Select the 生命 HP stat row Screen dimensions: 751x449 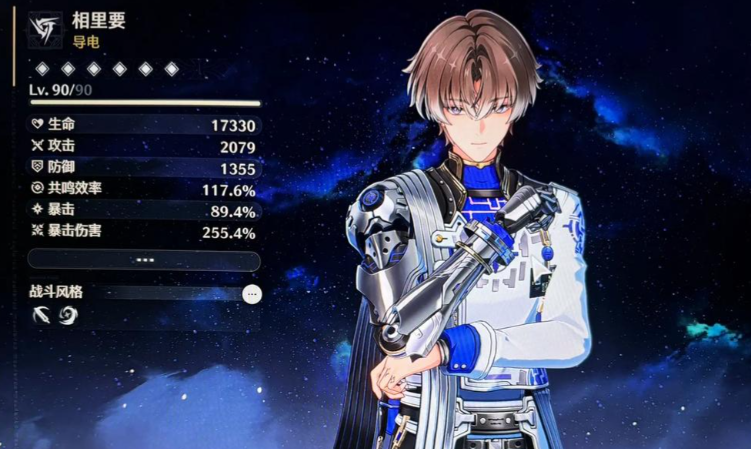click(144, 125)
